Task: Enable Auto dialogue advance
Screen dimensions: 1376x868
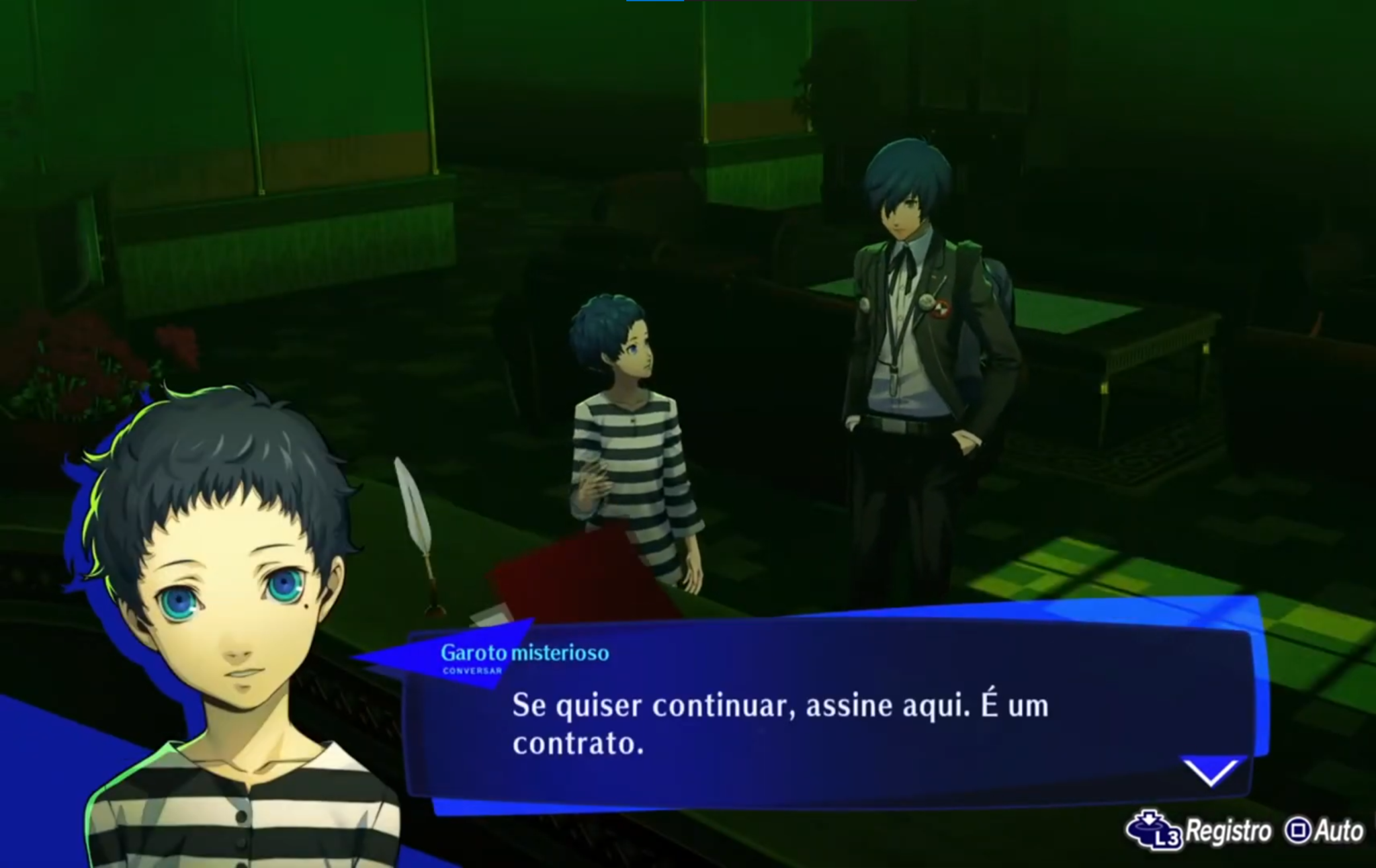Action: [x=1337, y=830]
